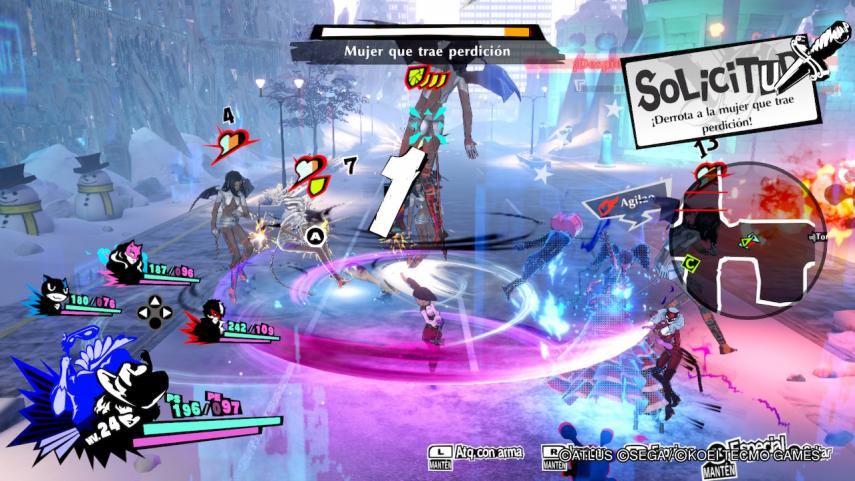Open the Solicitud request objective panel
The width and height of the screenshot is (855, 481).
click(726, 96)
